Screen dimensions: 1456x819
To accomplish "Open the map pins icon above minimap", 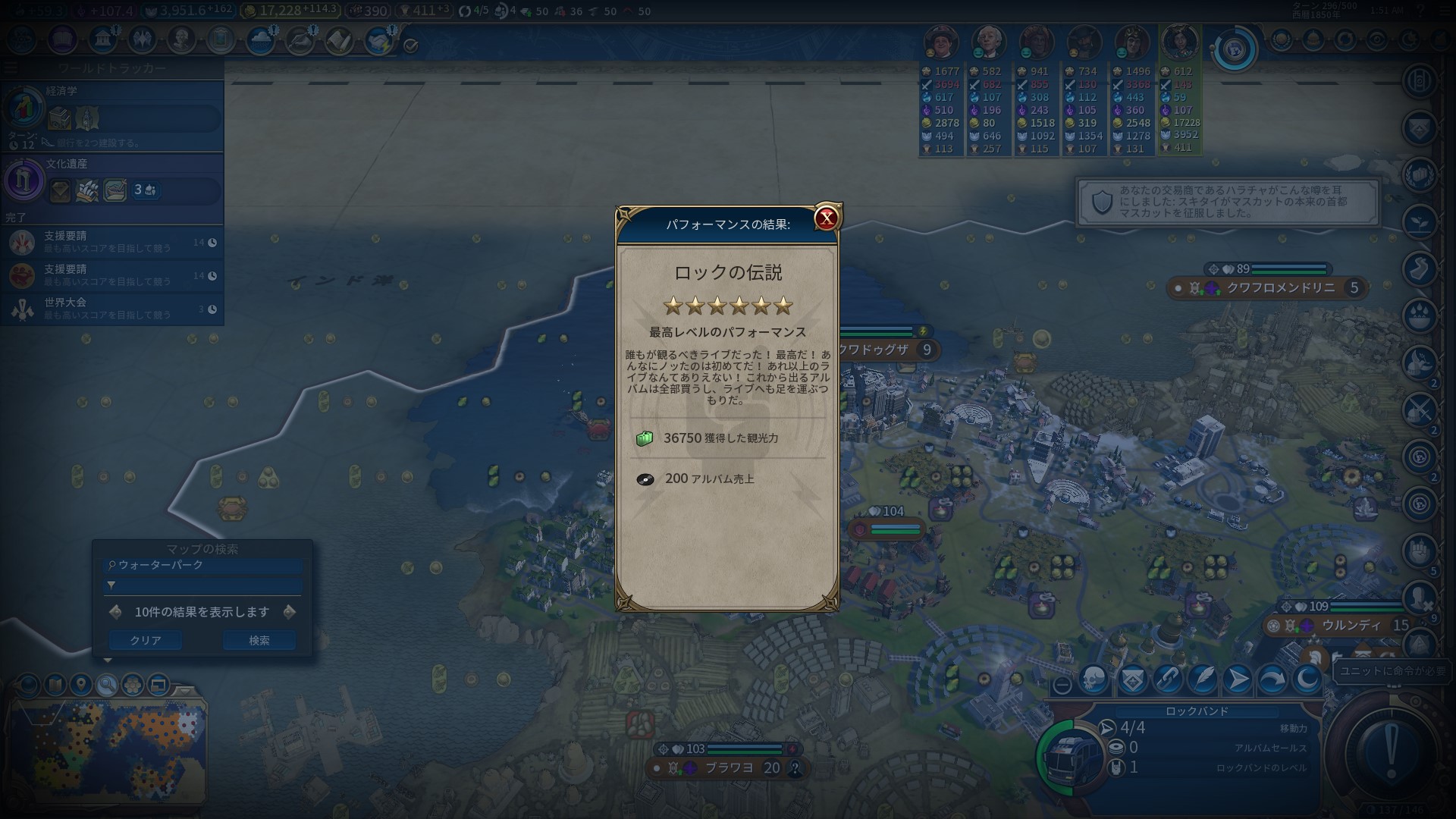I will pyautogui.click(x=80, y=686).
